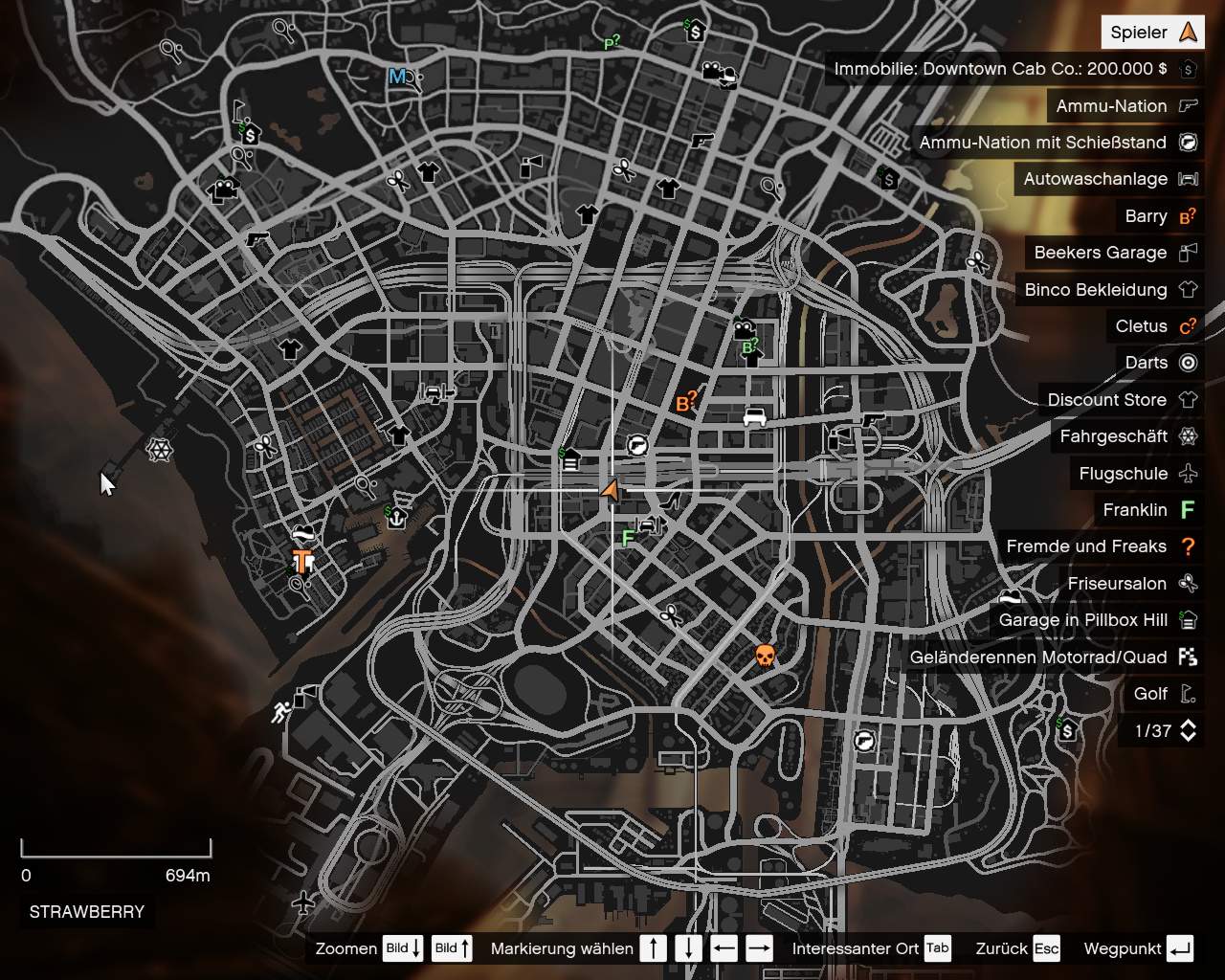This screenshot has height=980, width=1225.
Task: Click the orange skull rampage blip
Action: (763, 657)
